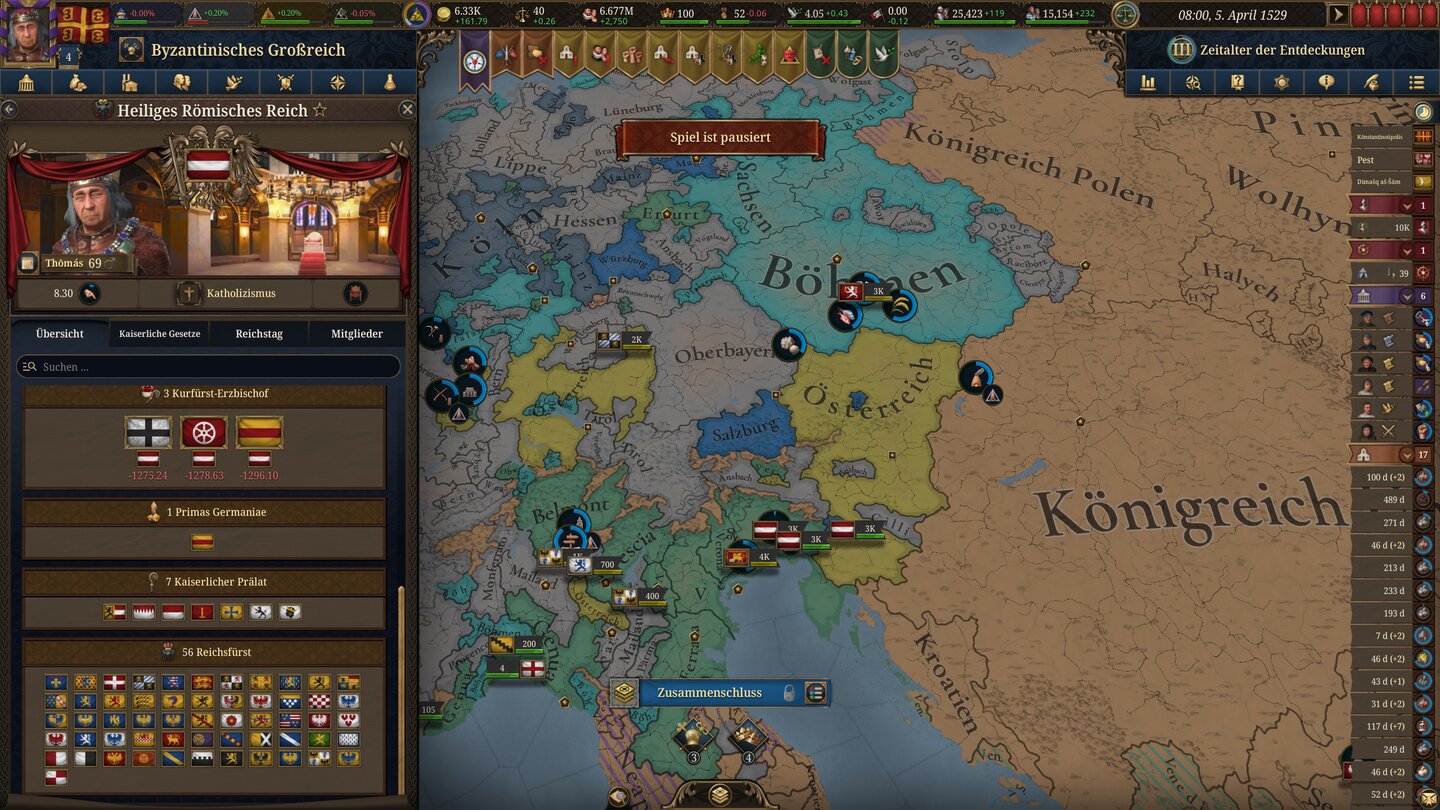This screenshot has width=1440, height=810.
Task: Expand the purple alert banner showing 6
Action: (1405, 296)
